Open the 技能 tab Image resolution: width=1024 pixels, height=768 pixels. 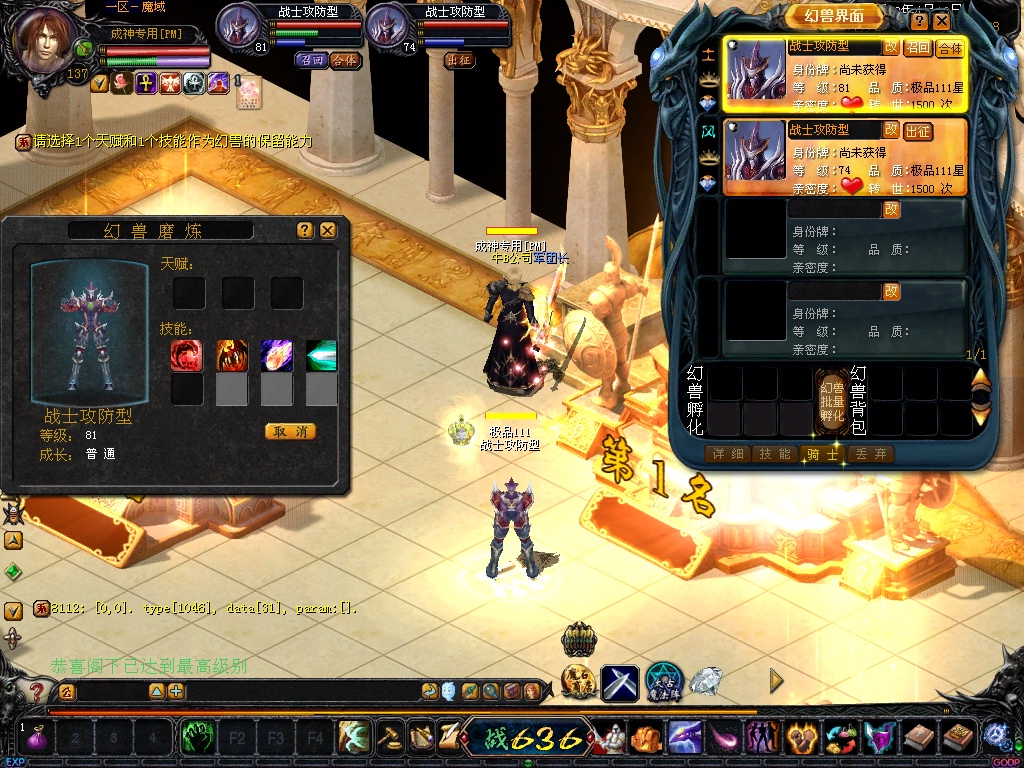(x=775, y=454)
